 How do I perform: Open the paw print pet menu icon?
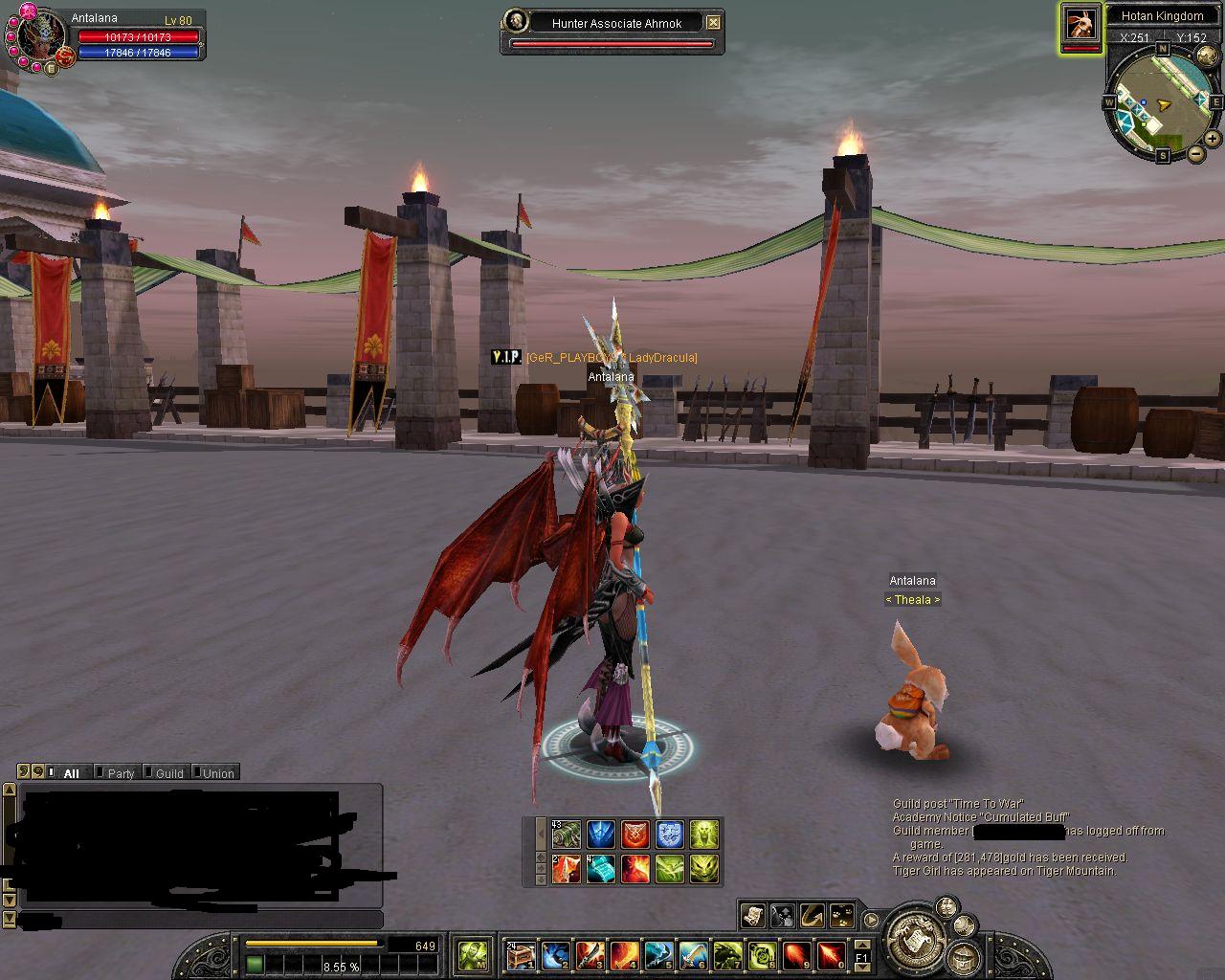(x=842, y=916)
